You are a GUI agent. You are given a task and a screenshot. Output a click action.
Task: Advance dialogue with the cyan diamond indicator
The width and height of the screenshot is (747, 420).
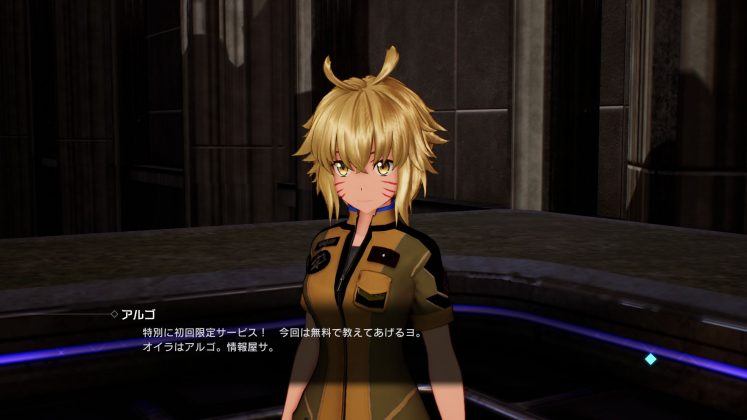(651, 359)
